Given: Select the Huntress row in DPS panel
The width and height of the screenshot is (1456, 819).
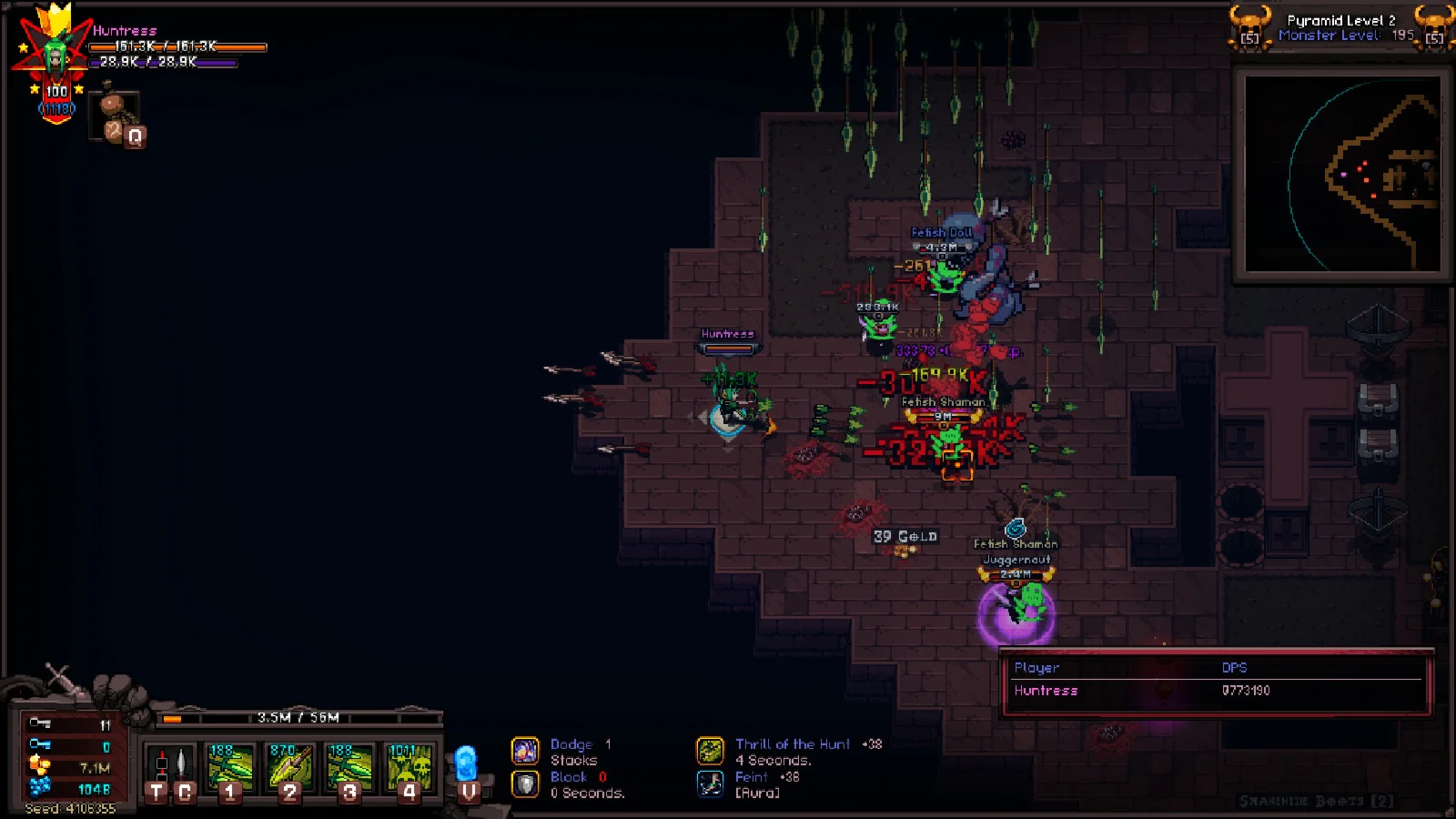Looking at the screenshot, I should click(1216, 691).
